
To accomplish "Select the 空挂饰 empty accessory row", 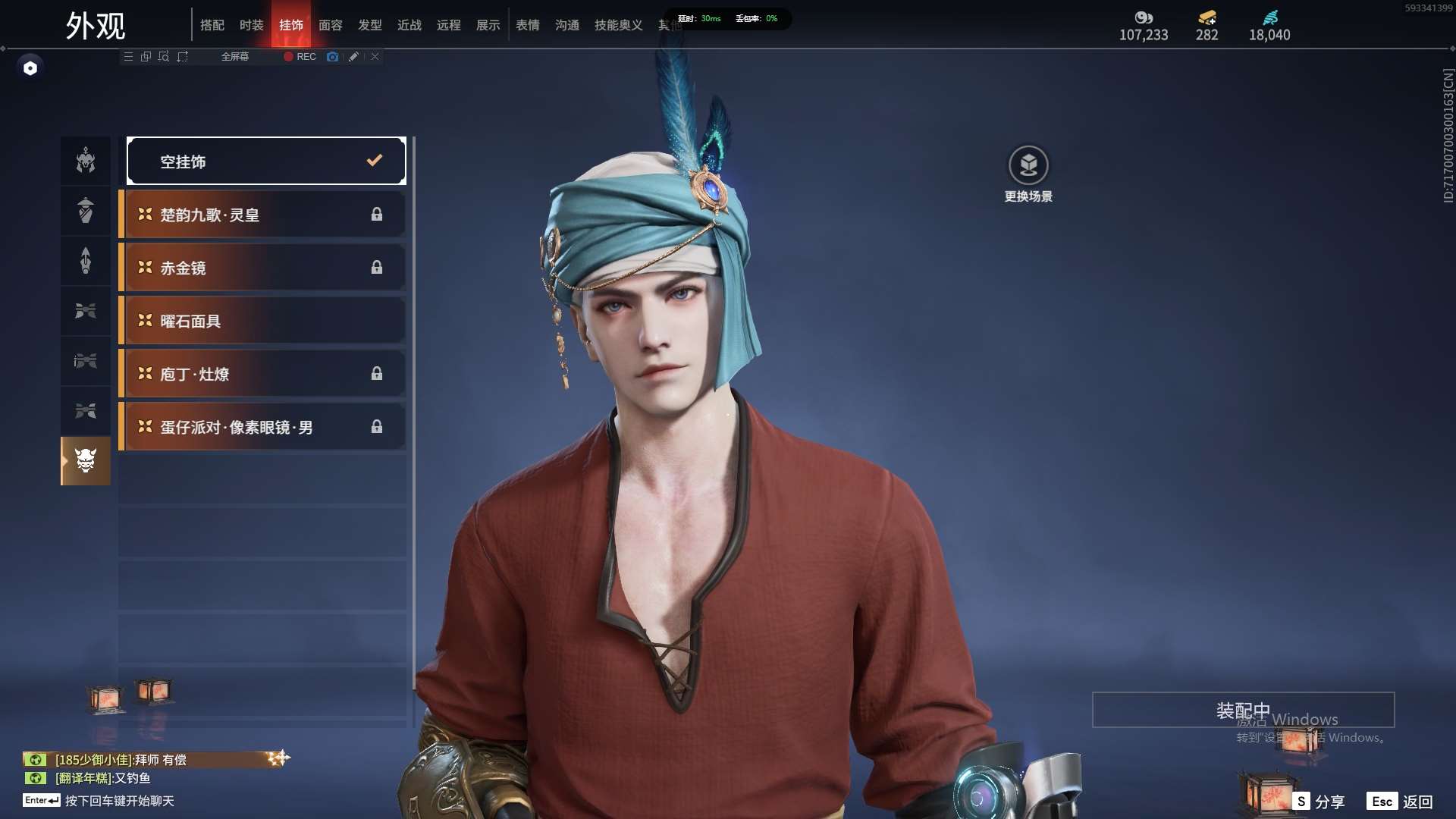I will click(x=266, y=161).
